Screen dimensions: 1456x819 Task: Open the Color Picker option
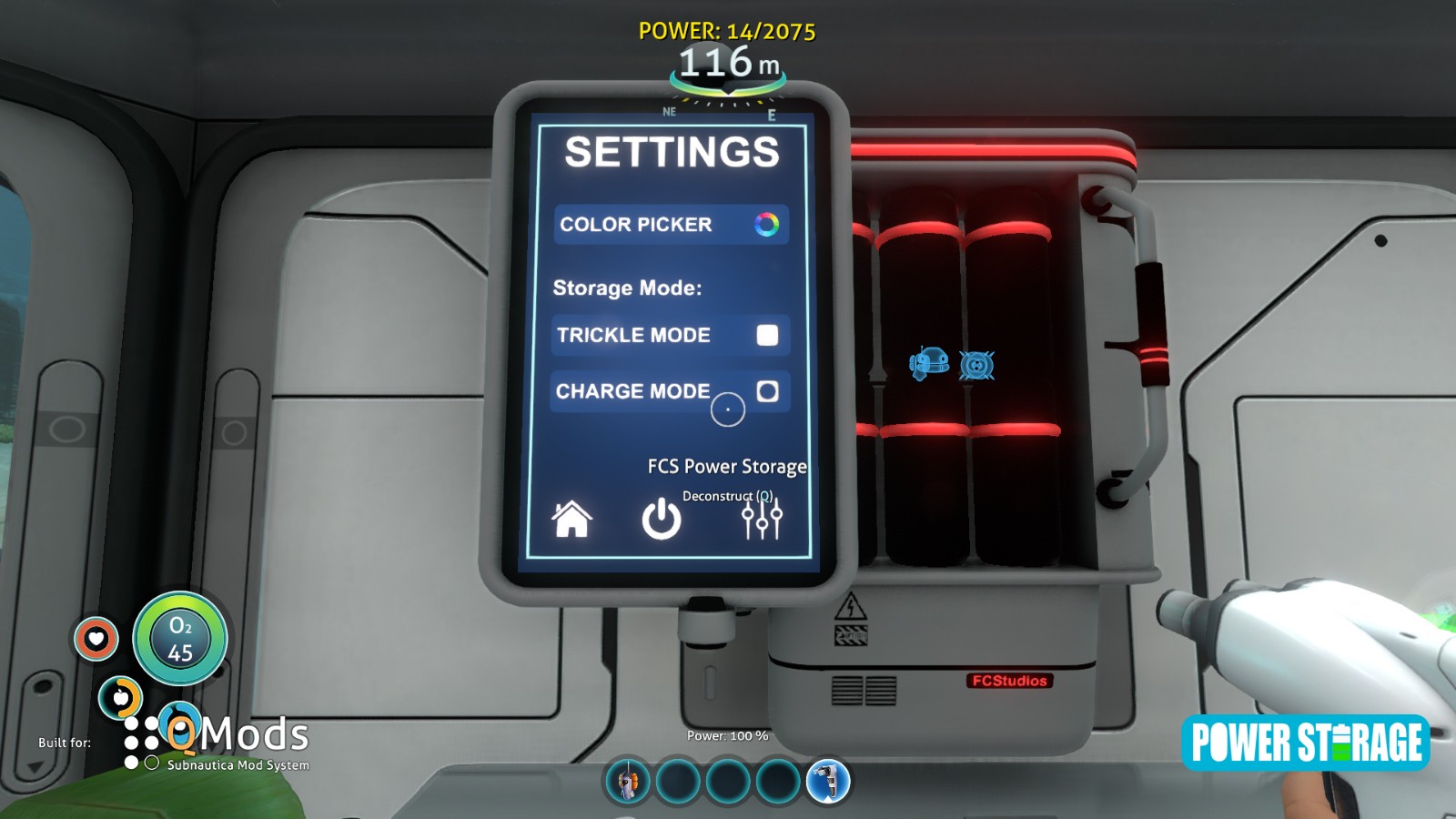(x=671, y=225)
